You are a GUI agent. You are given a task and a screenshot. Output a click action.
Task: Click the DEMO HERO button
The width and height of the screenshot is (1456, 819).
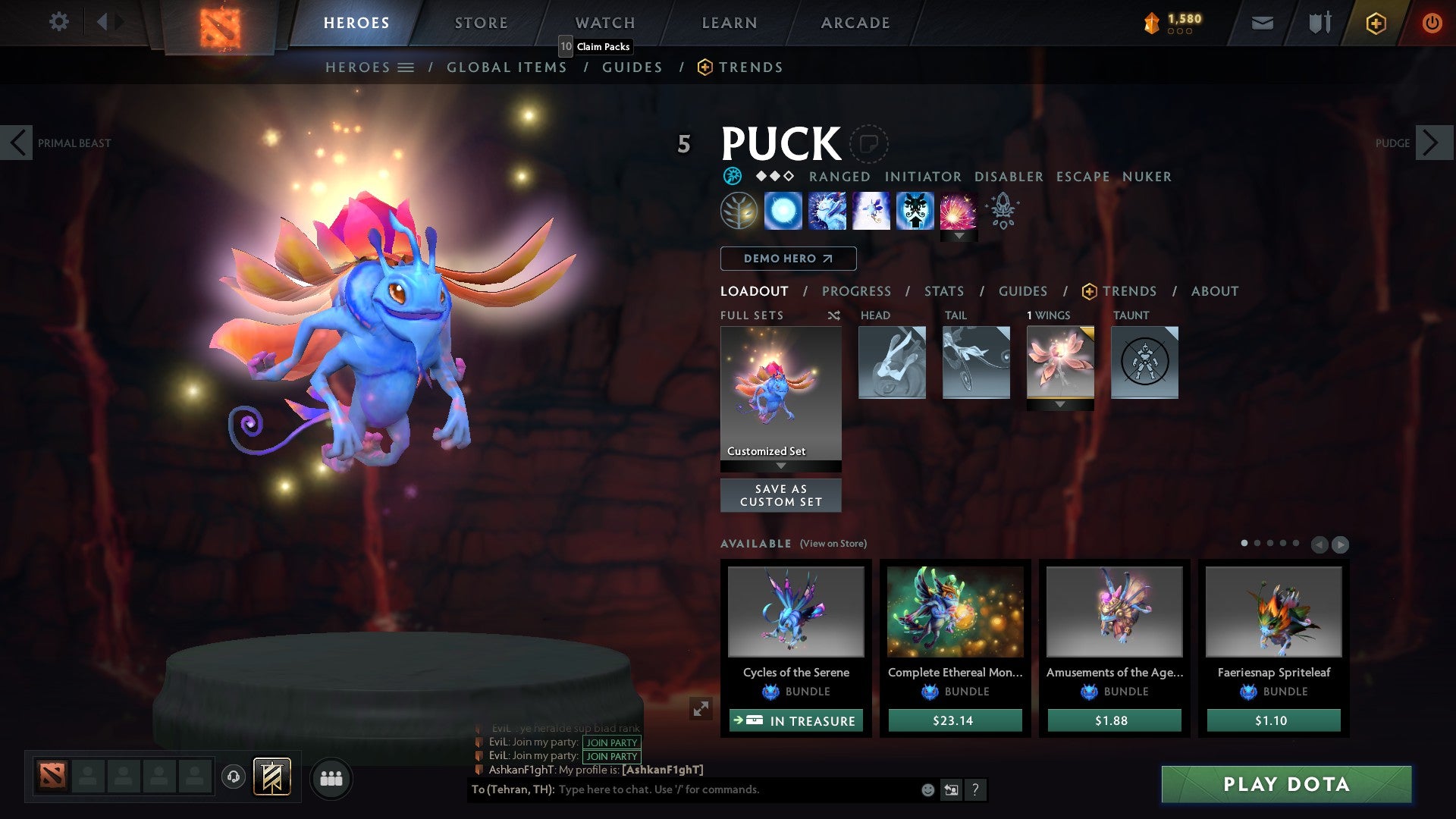(788, 259)
